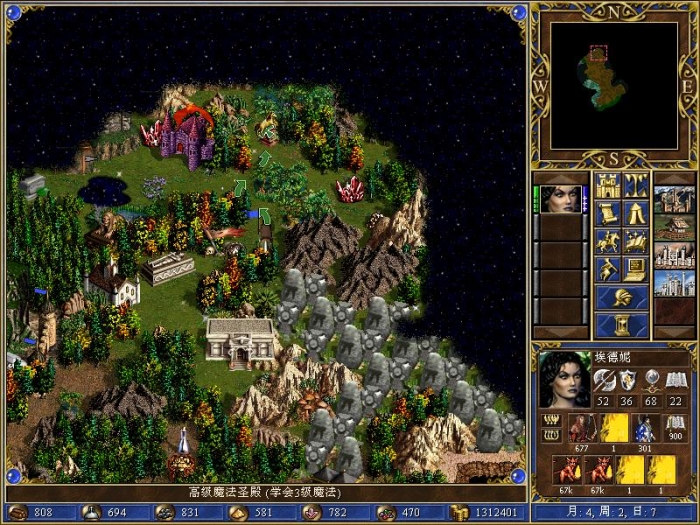Click the tent sleep/wake hero button
This screenshot has height=525, width=700.
click(x=635, y=213)
